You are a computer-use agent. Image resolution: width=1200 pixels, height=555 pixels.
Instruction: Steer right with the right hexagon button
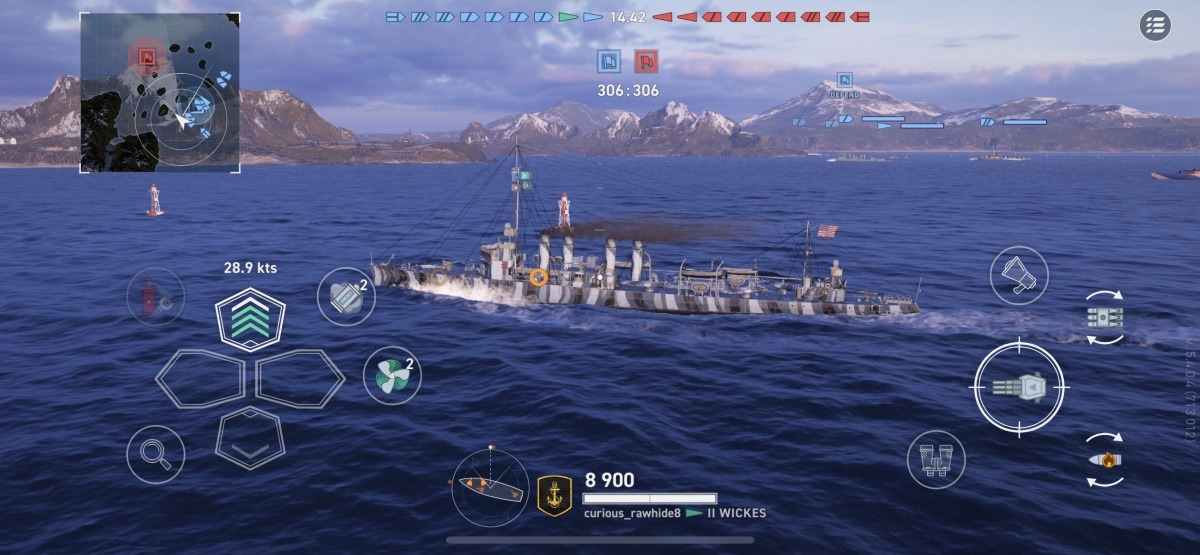[x=301, y=379]
